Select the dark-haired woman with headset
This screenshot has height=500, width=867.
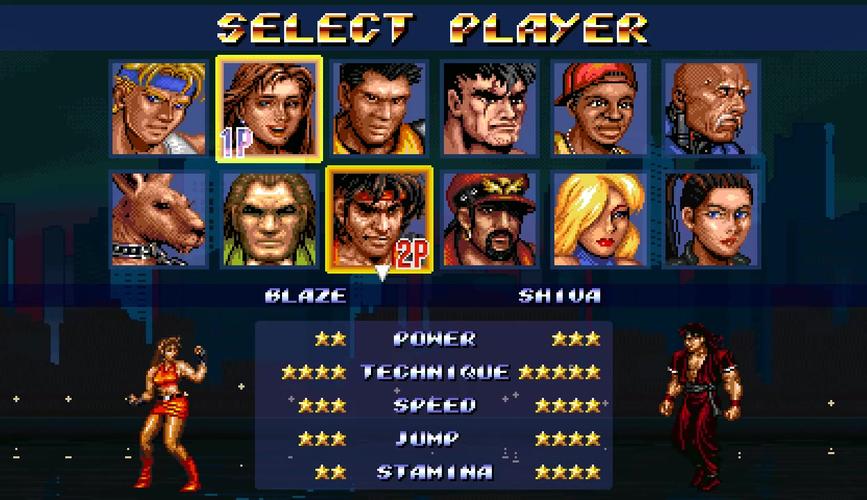[x=711, y=219]
